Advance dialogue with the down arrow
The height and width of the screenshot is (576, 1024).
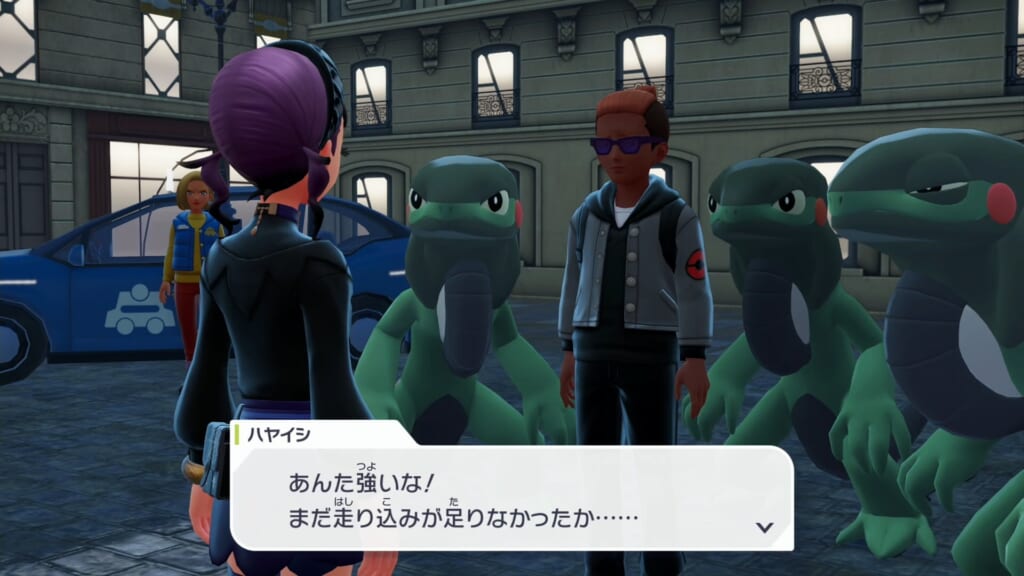coord(765,527)
